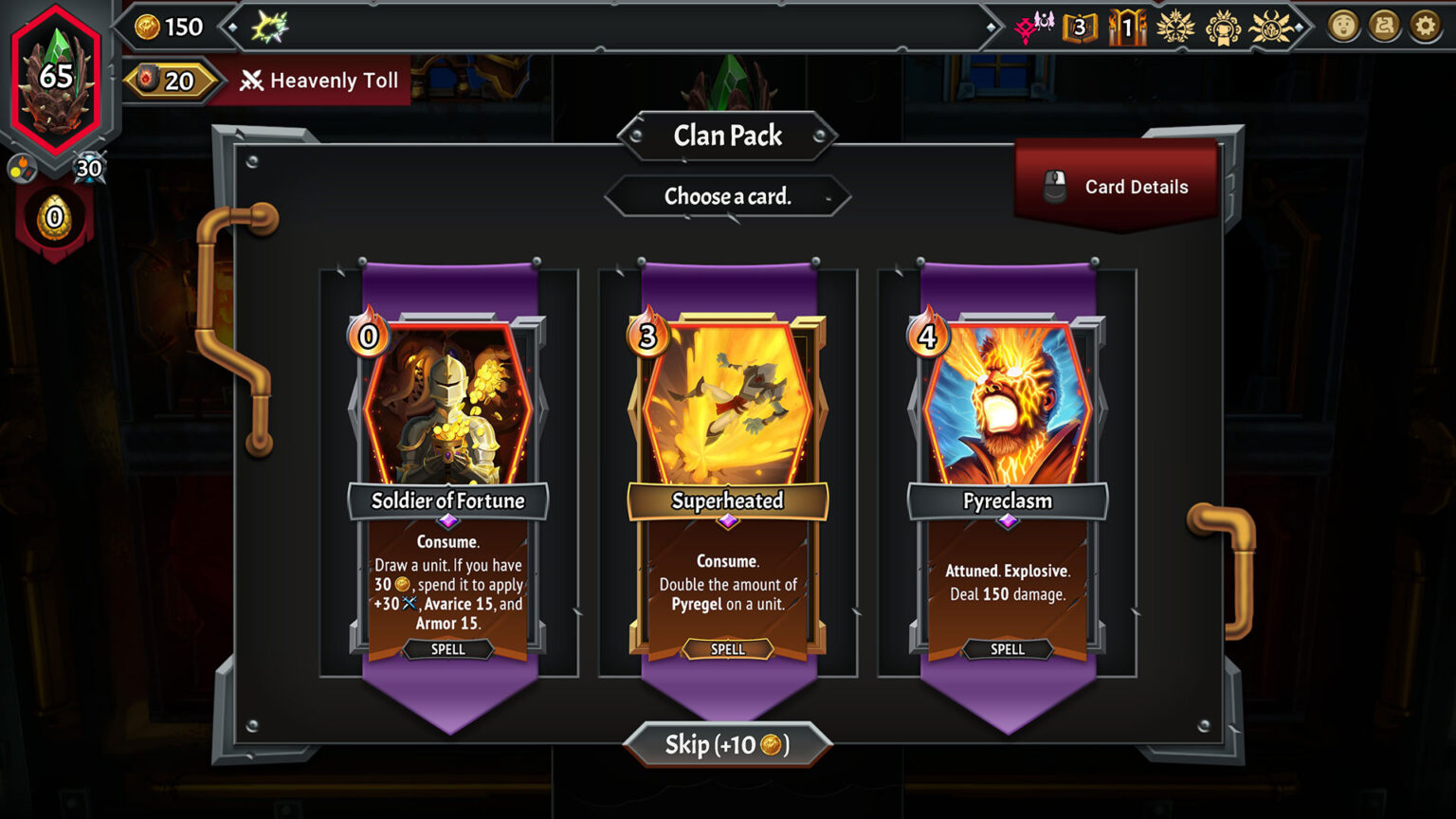
Task: Inspect the pyre heart showing 65
Action: click(56, 81)
